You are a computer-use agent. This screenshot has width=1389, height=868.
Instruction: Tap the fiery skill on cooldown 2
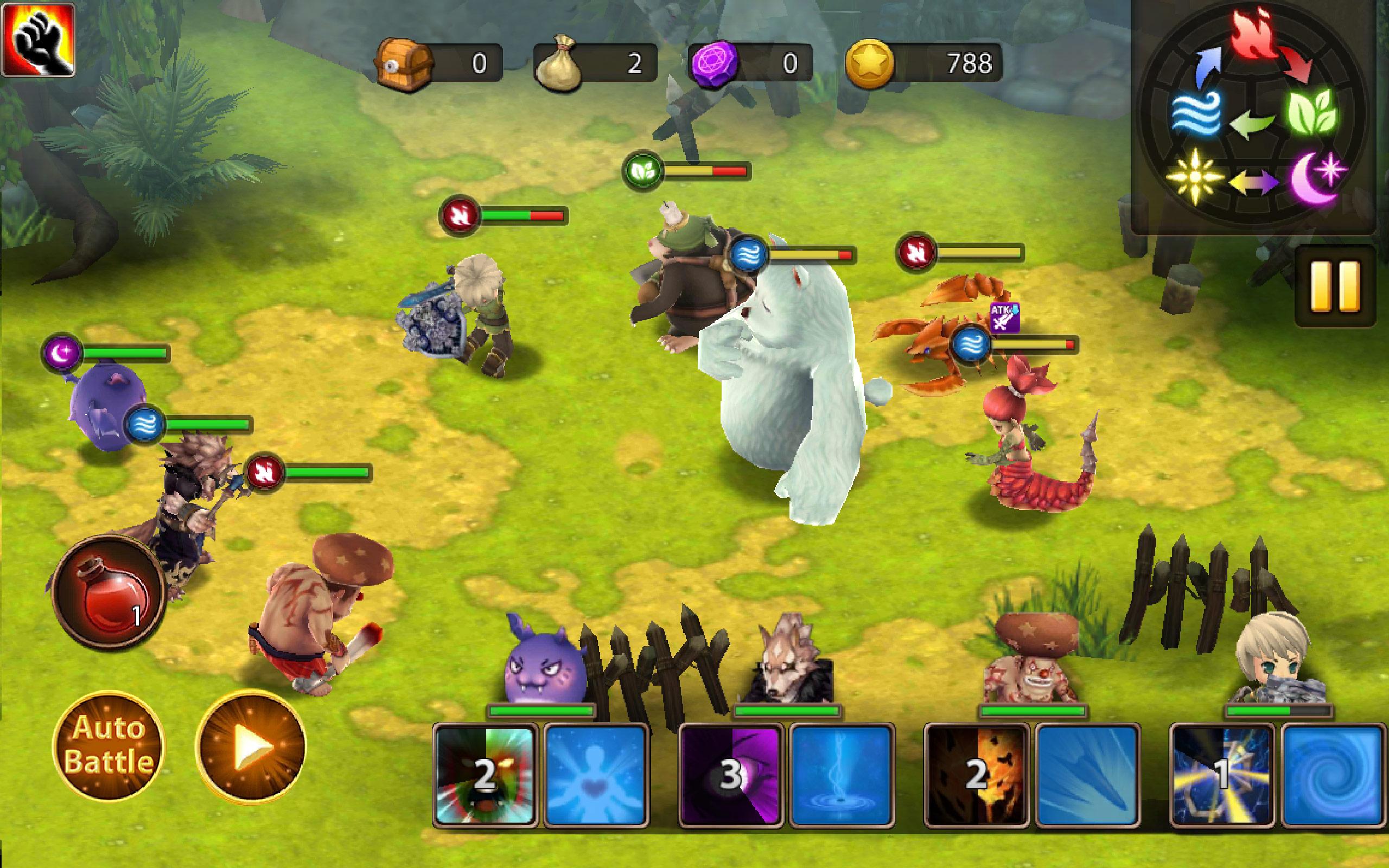pyautogui.click(x=976, y=776)
